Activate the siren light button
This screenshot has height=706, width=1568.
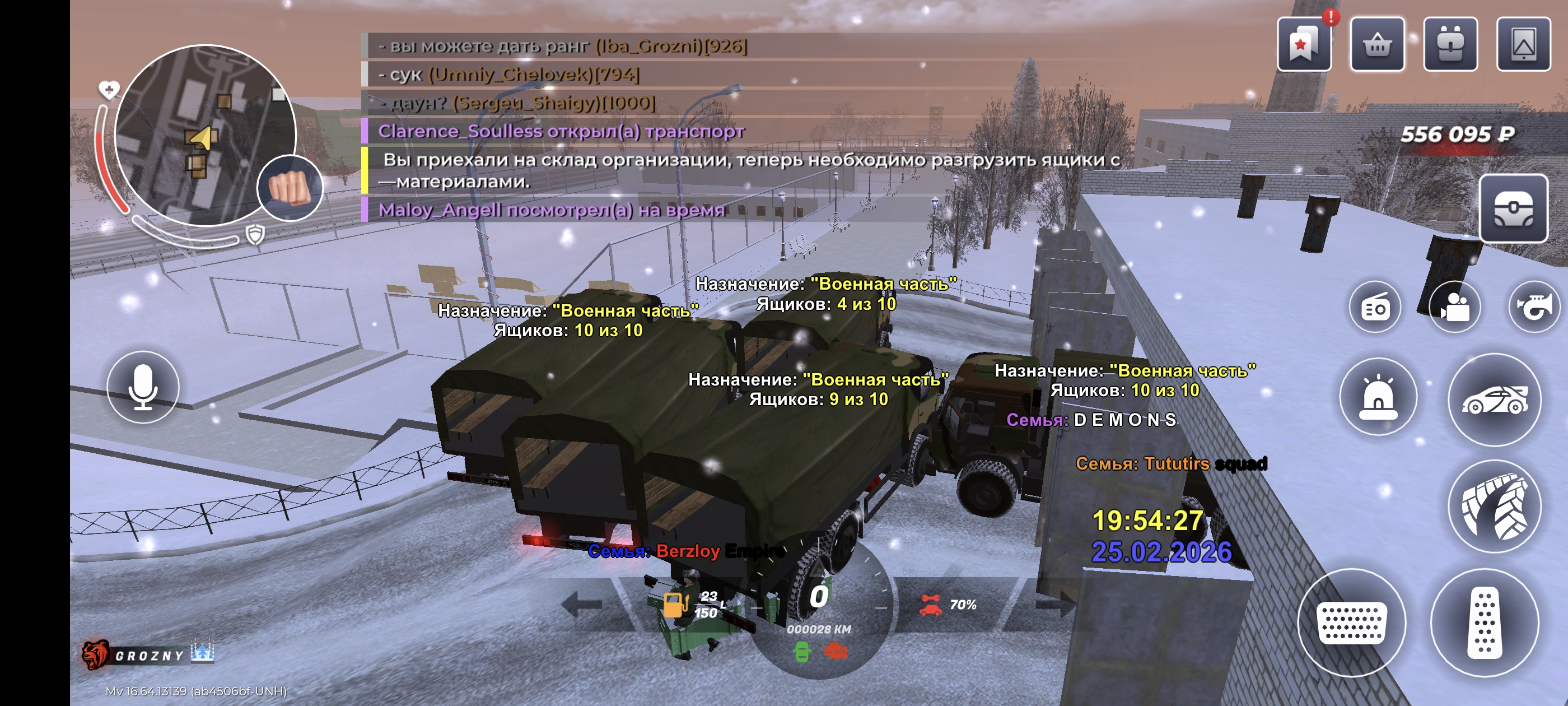point(1378,397)
